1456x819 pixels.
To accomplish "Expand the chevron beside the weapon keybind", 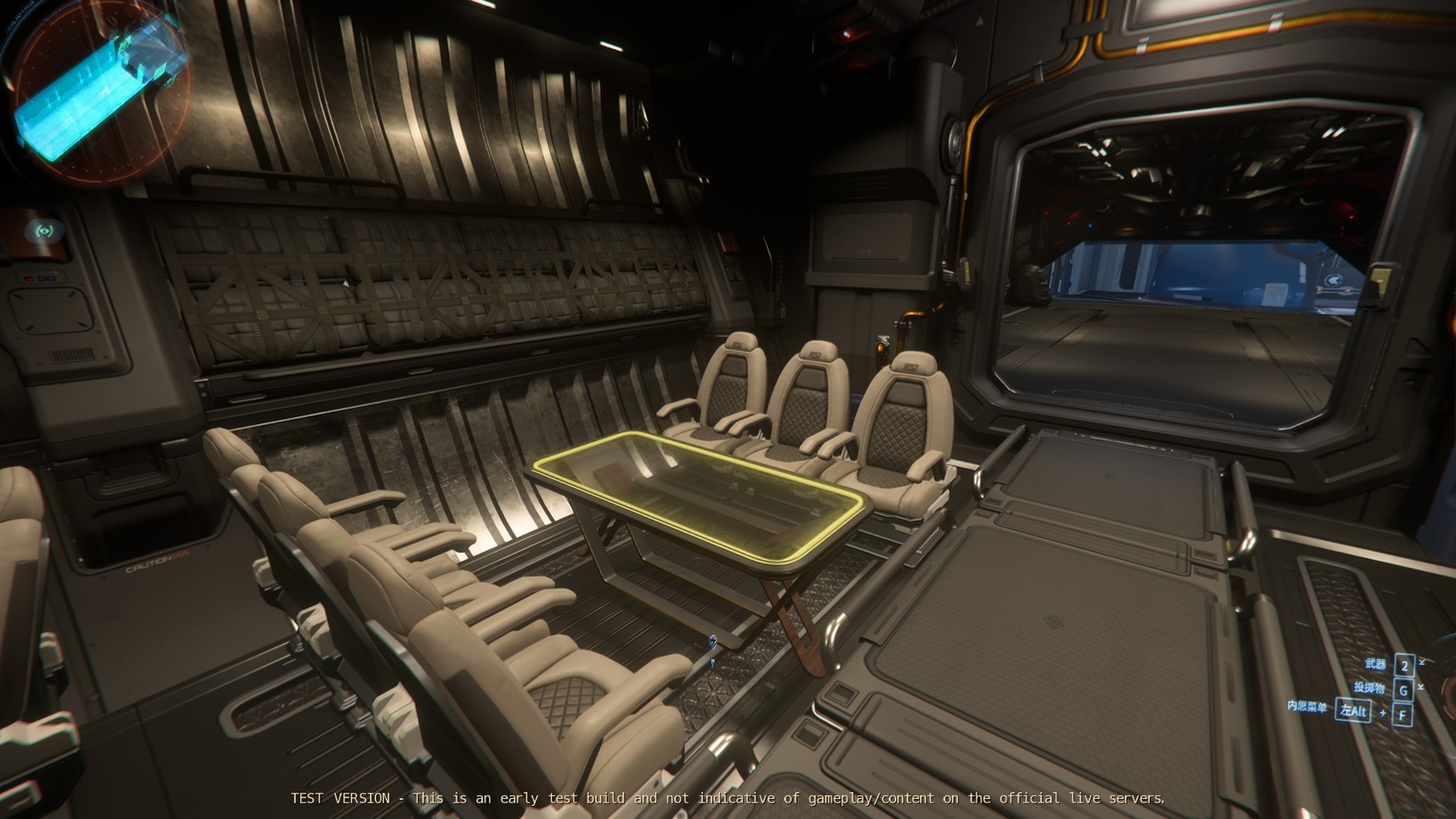I will point(1421,661).
